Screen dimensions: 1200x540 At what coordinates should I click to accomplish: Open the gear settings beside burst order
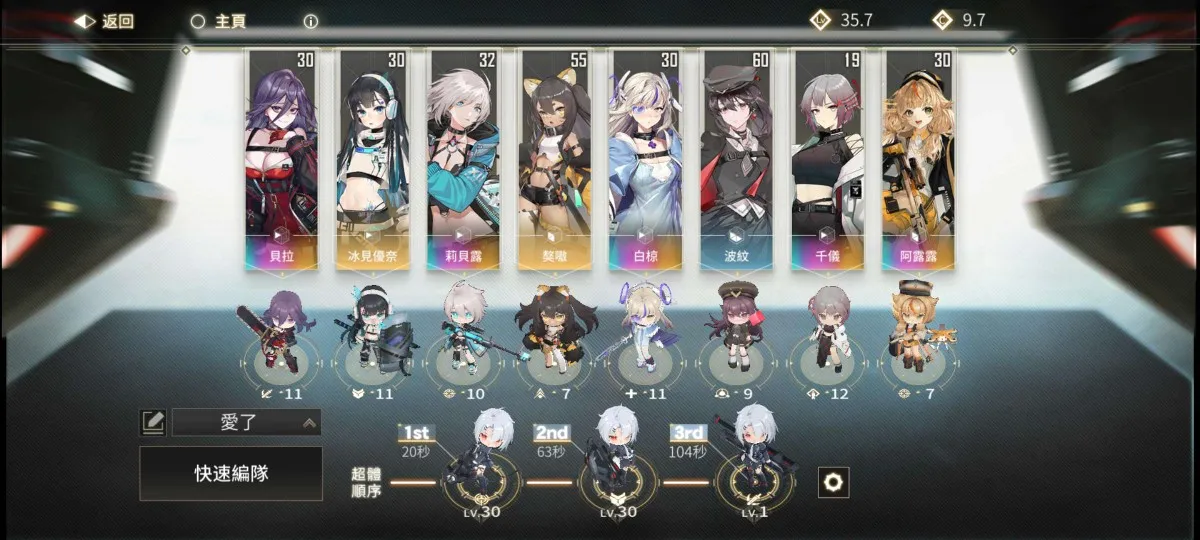pos(832,482)
